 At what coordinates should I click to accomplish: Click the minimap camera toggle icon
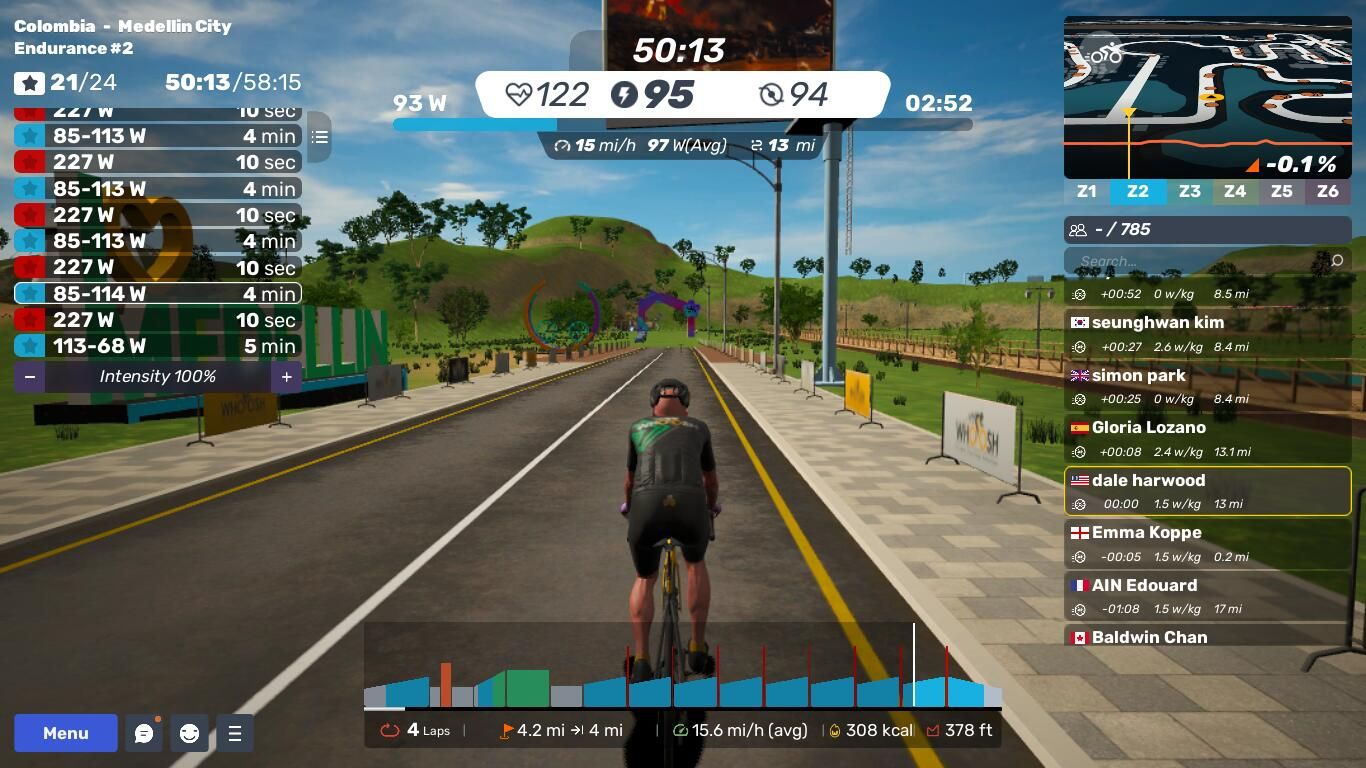coord(1103,54)
